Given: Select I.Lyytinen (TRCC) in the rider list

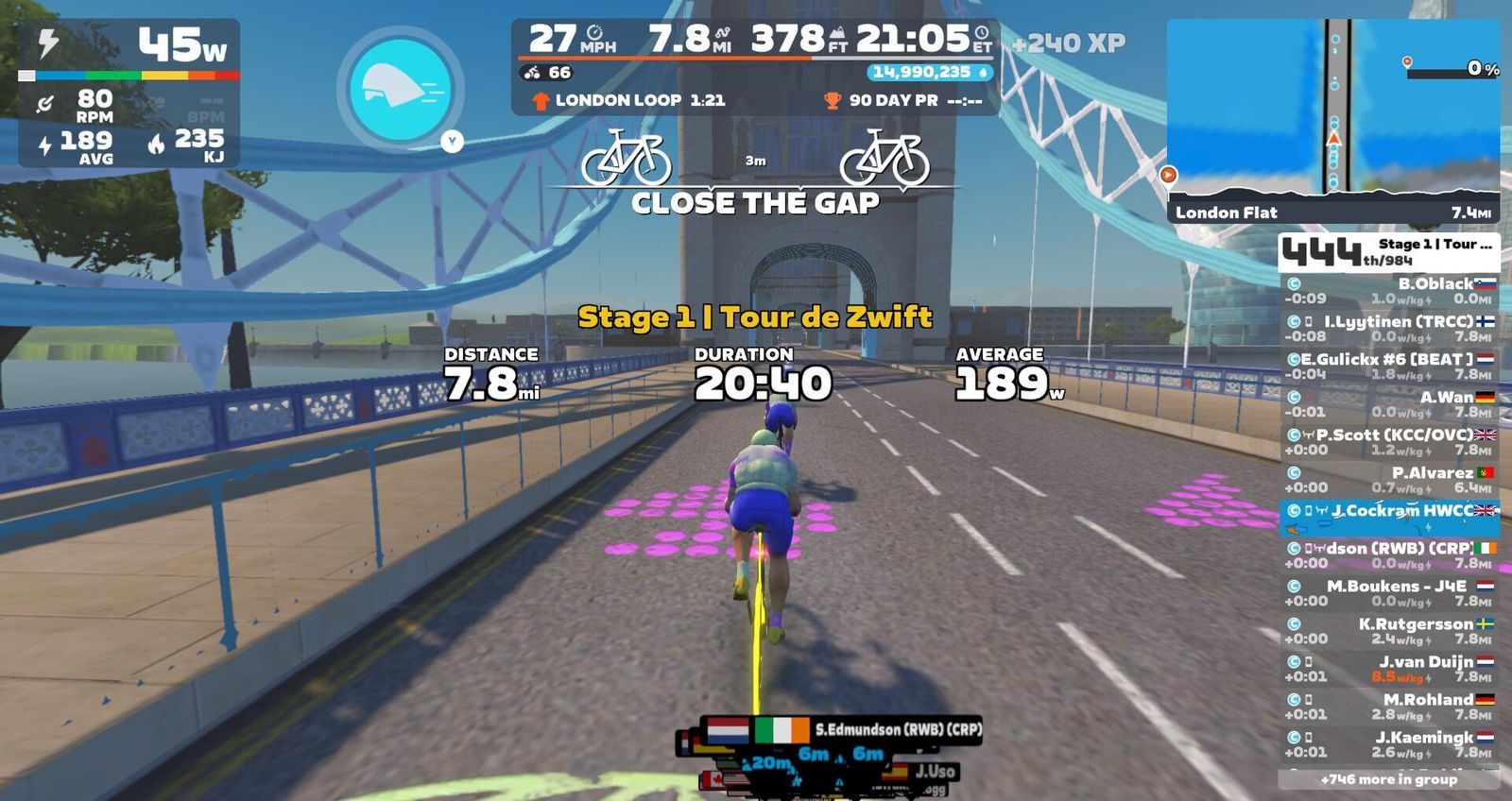Looking at the screenshot, I should point(1389,328).
